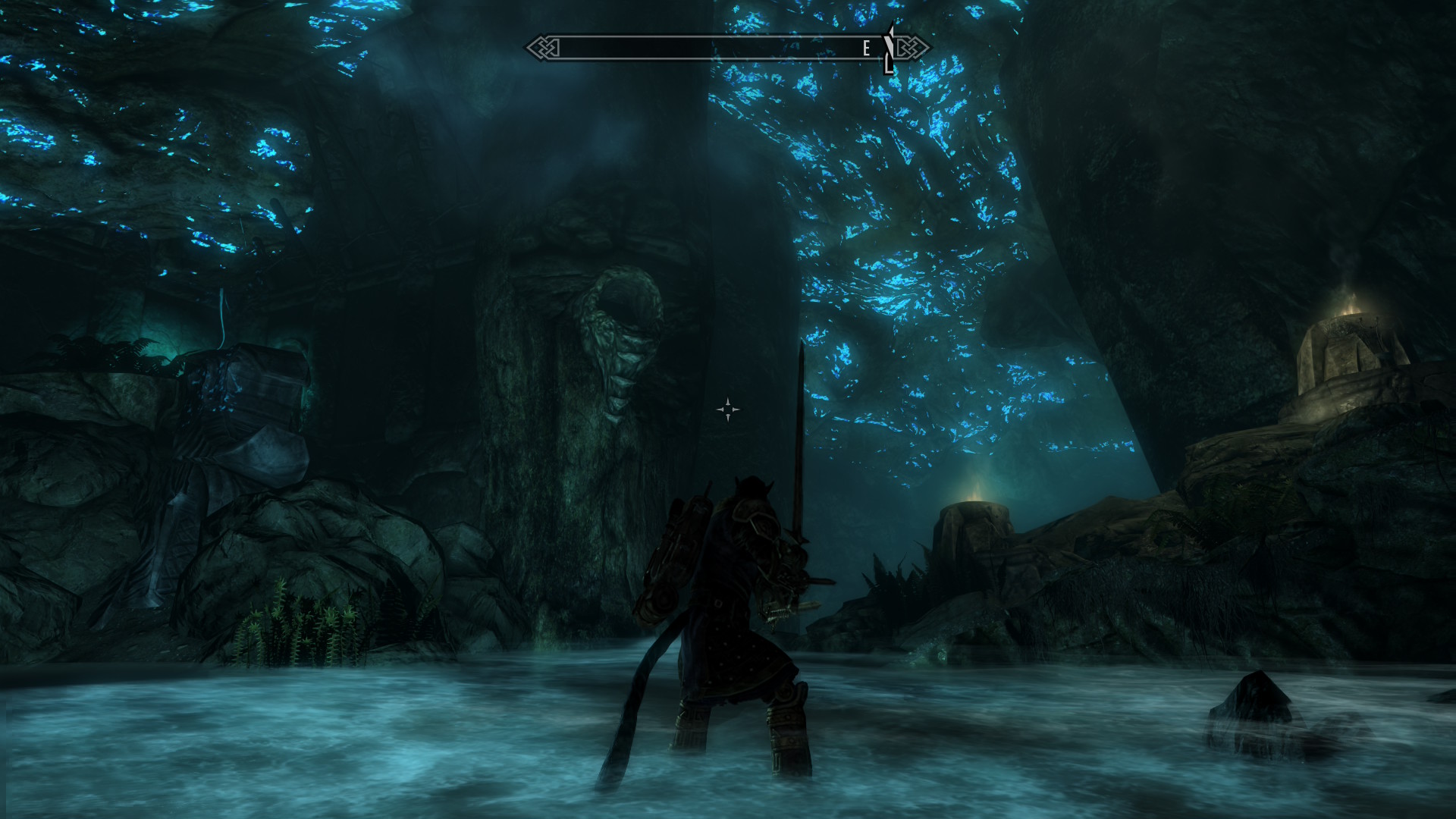
Task: Select the white quest marker on the compass
Action: coord(889,50)
